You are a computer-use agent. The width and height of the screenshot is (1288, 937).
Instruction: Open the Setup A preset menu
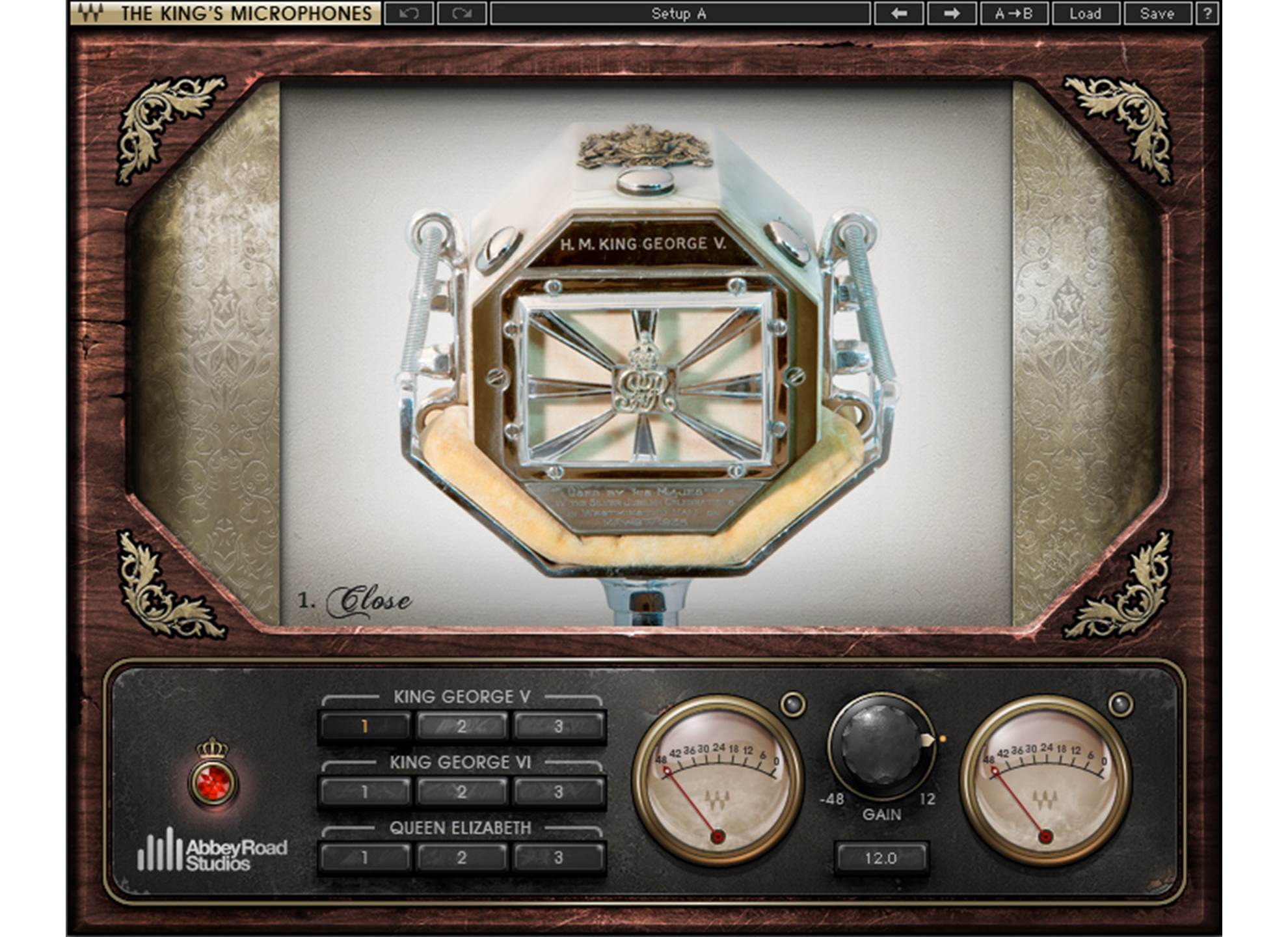coord(679,14)
